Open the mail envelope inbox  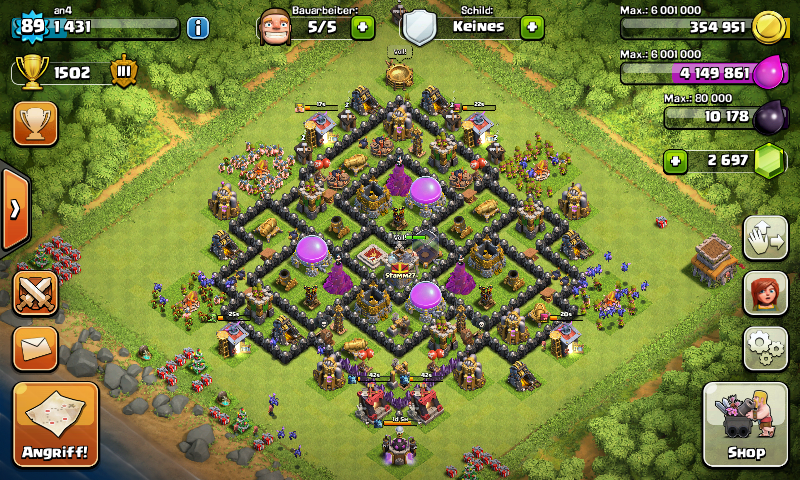point(35,348)
